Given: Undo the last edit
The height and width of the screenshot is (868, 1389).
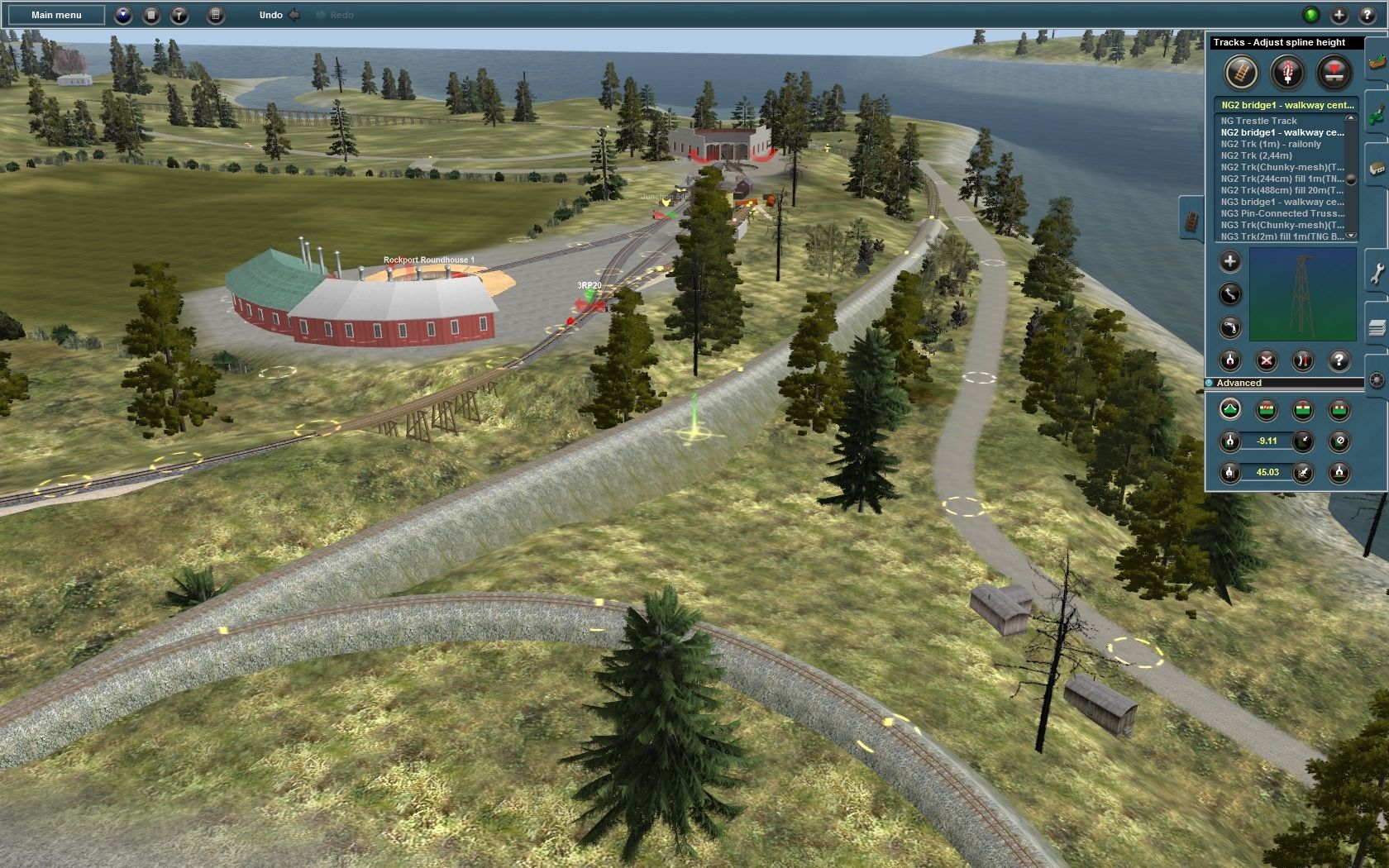Looking at the screenshot, I should click(x=271, y=15).
